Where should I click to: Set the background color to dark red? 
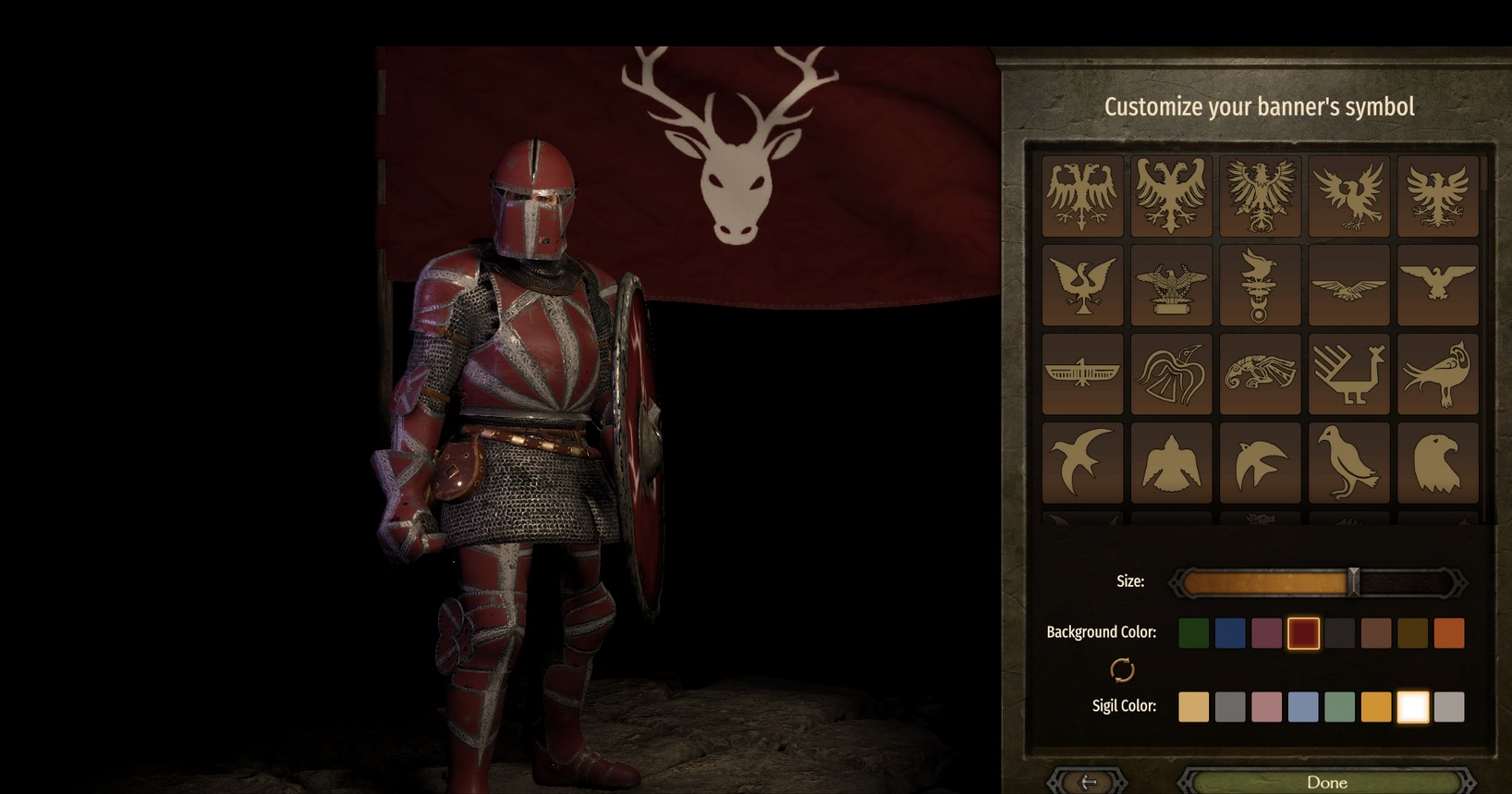coord(1303,633)
